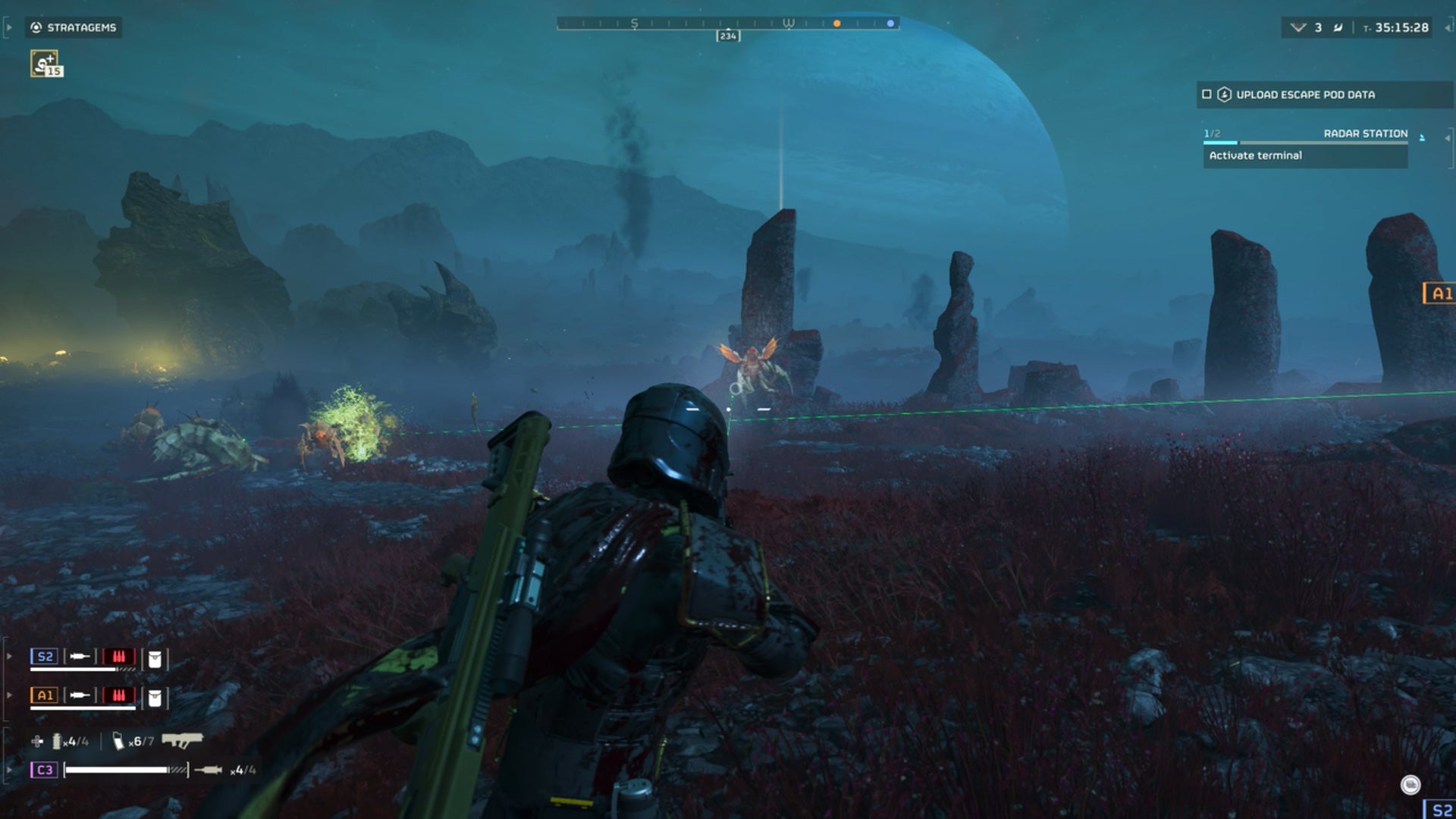Click the orange A1 teammate marker at screen edge
The width and height of the screenshot is (1456, 819).
(x=1440, y=293)
